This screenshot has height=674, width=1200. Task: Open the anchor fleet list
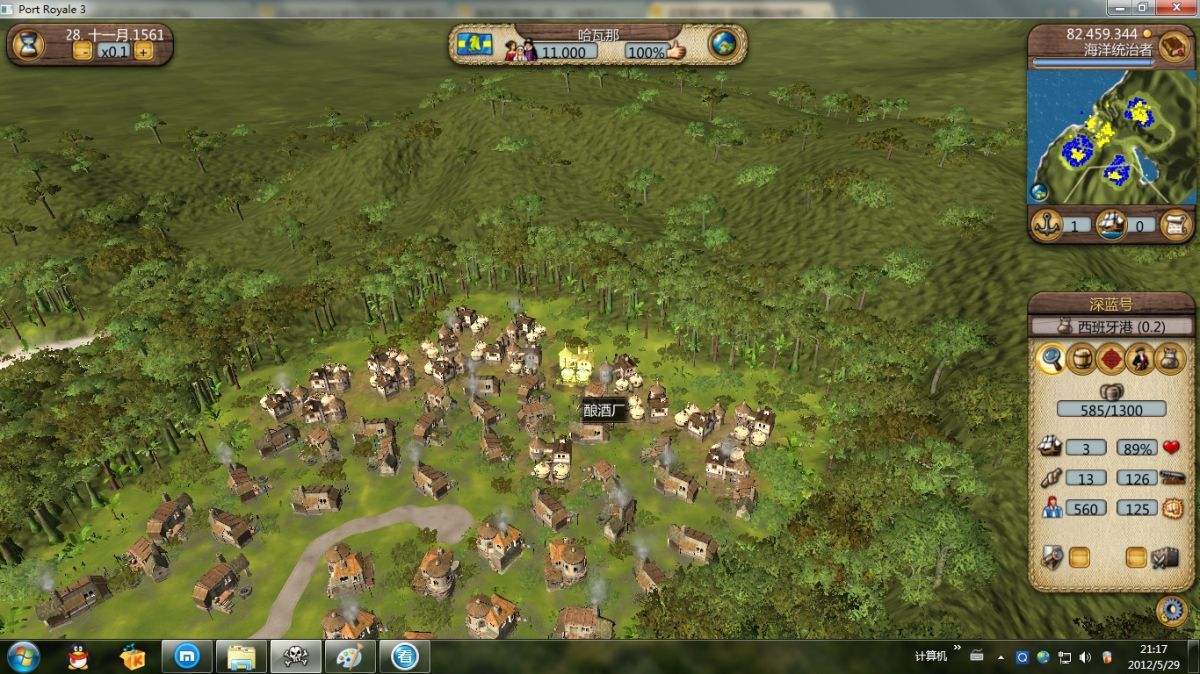click(1046, 224)
